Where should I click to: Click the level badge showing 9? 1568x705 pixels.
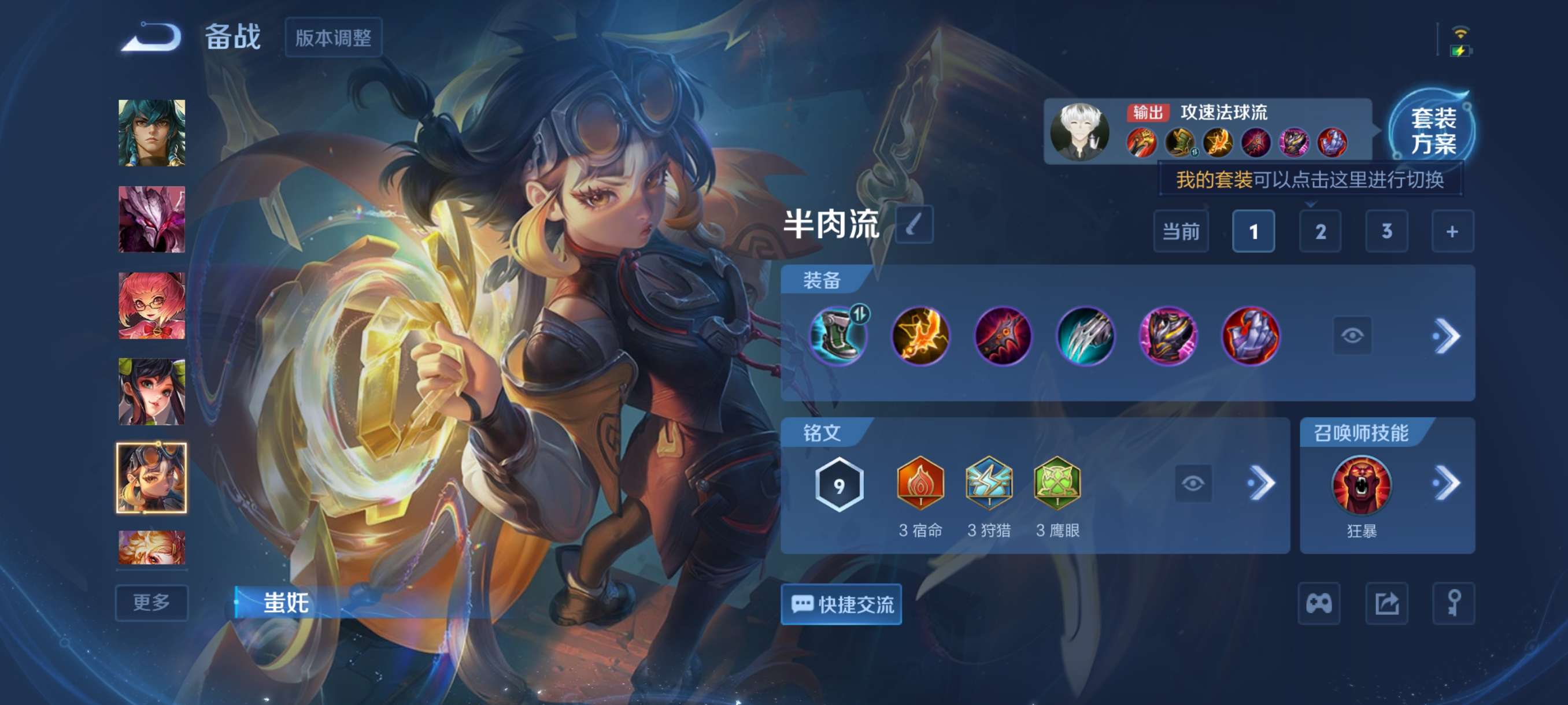pos(840,483)
